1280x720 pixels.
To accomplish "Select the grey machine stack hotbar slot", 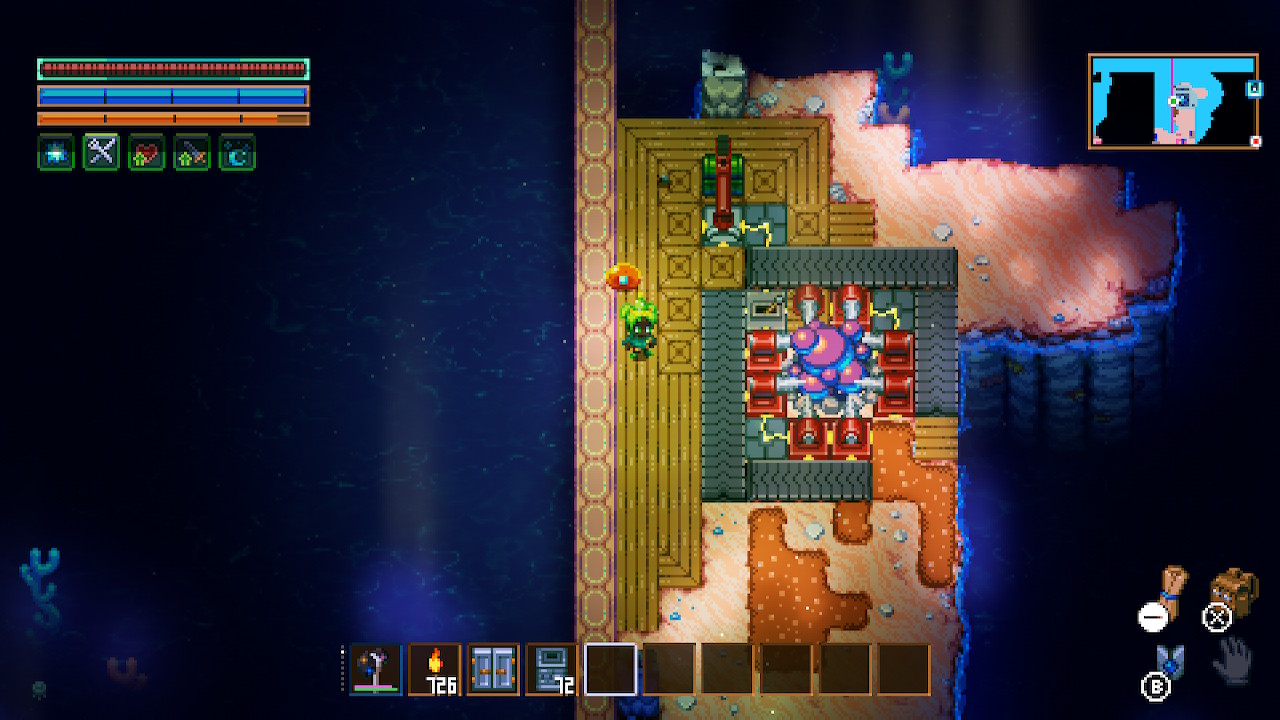I will click(552, 669).
